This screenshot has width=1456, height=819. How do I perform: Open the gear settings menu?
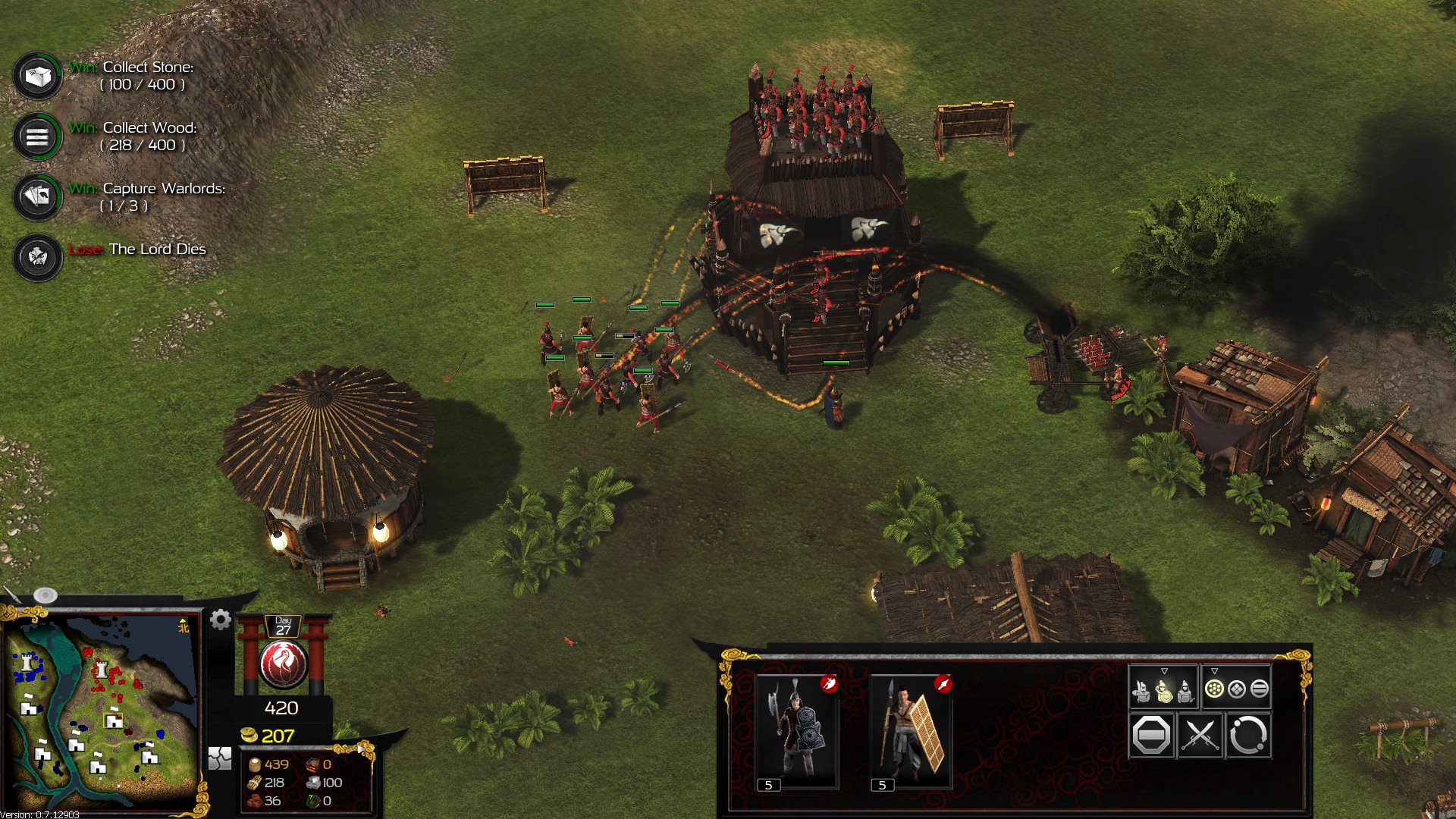point(221,620)
